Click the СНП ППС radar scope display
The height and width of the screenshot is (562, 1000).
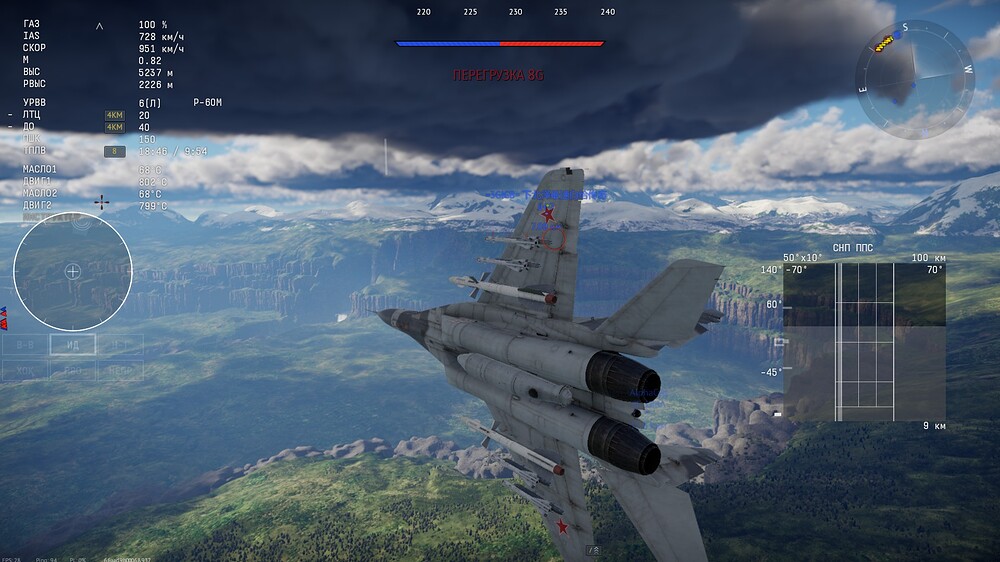(864, 341)
